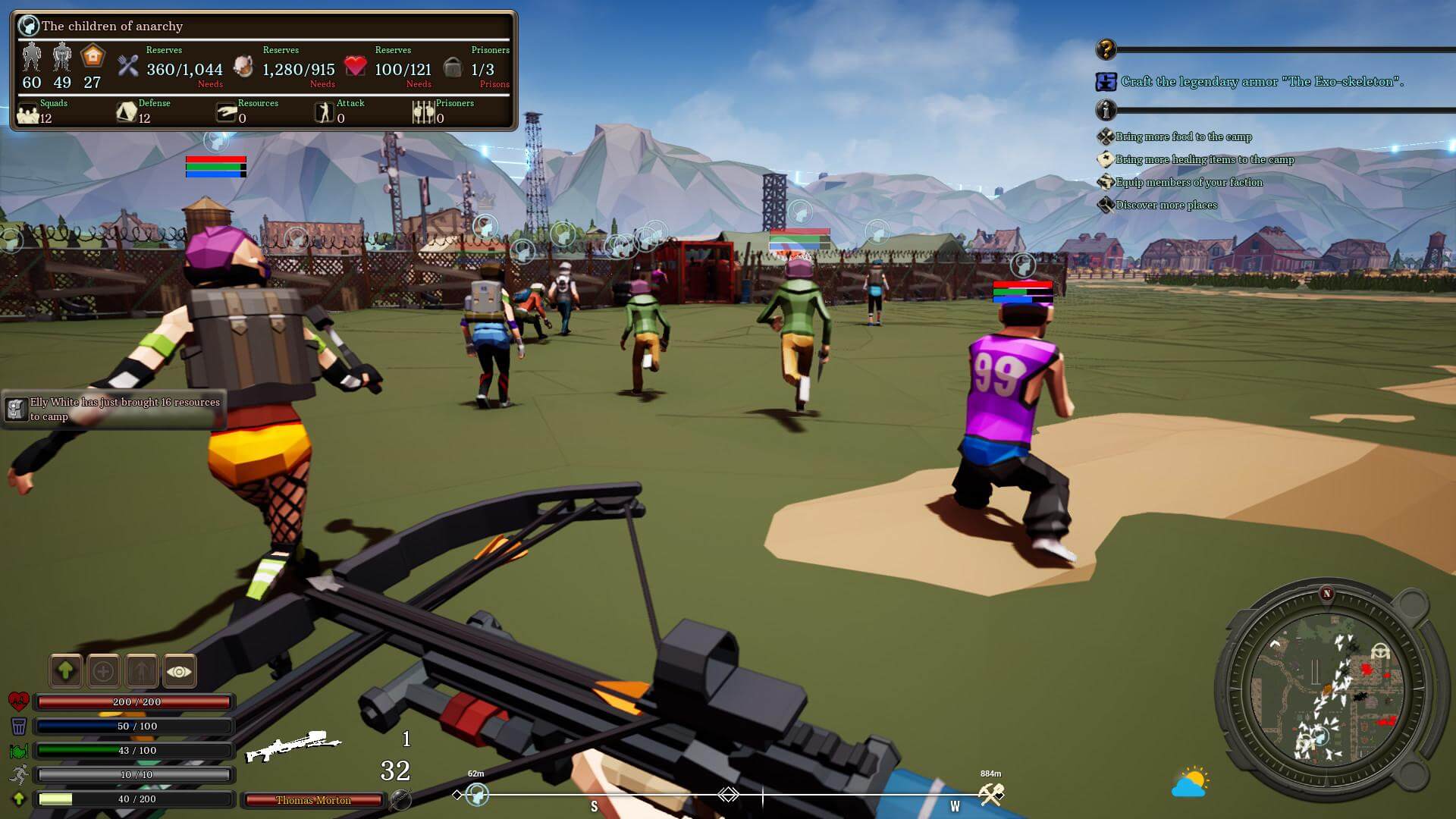
Task: Click the weather sun-and-cloud icon
Action: [1189, 783]
